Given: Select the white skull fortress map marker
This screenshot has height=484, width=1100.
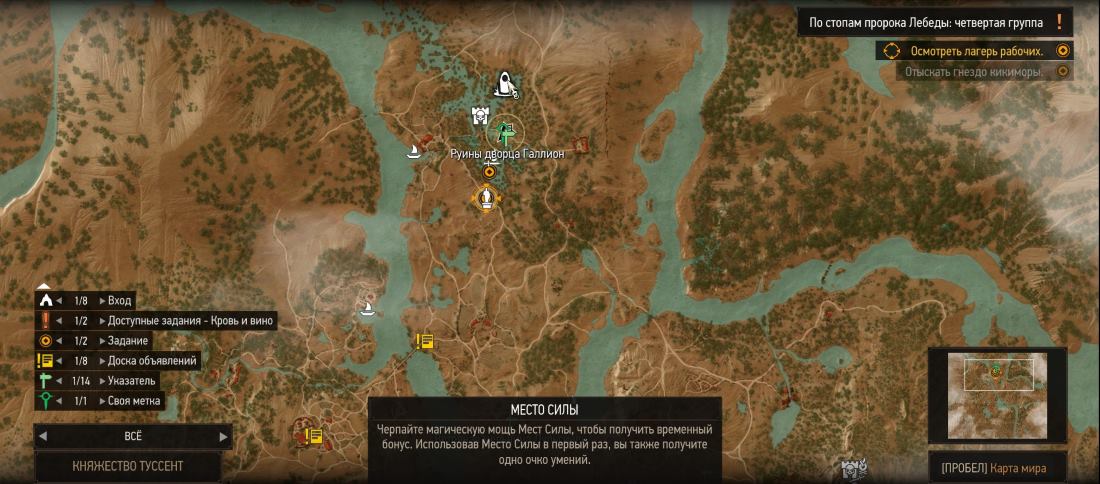Looking at the screenshot, I should coord(480,118).
